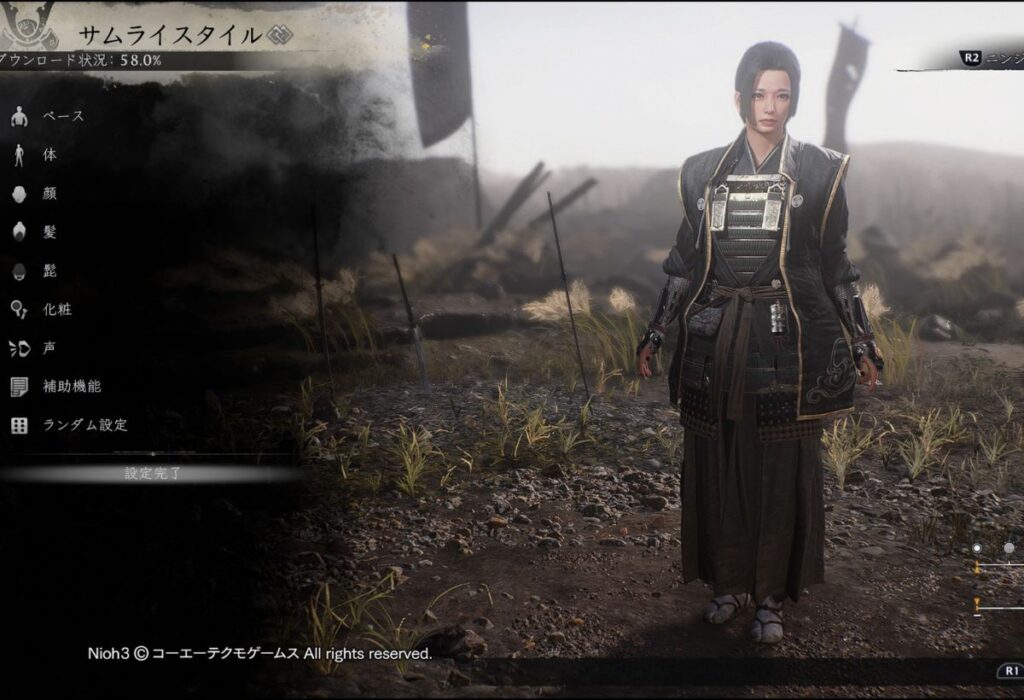This screenshot has width=1024, height=700.
Task: Select the 化粧 (Makeup) entry
Action: [x=56, y=309]
